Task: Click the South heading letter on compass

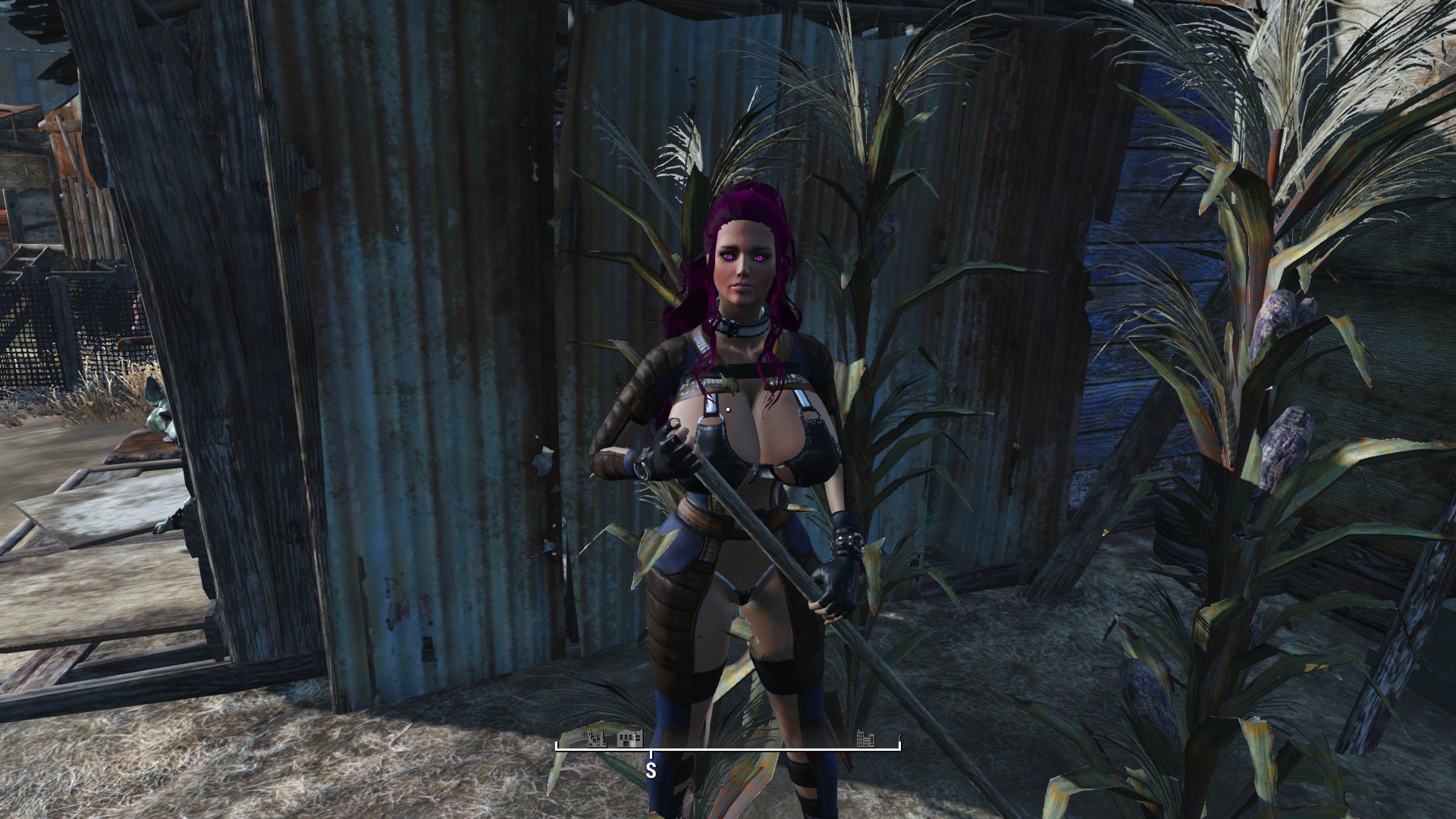Action: click(651, 771)
